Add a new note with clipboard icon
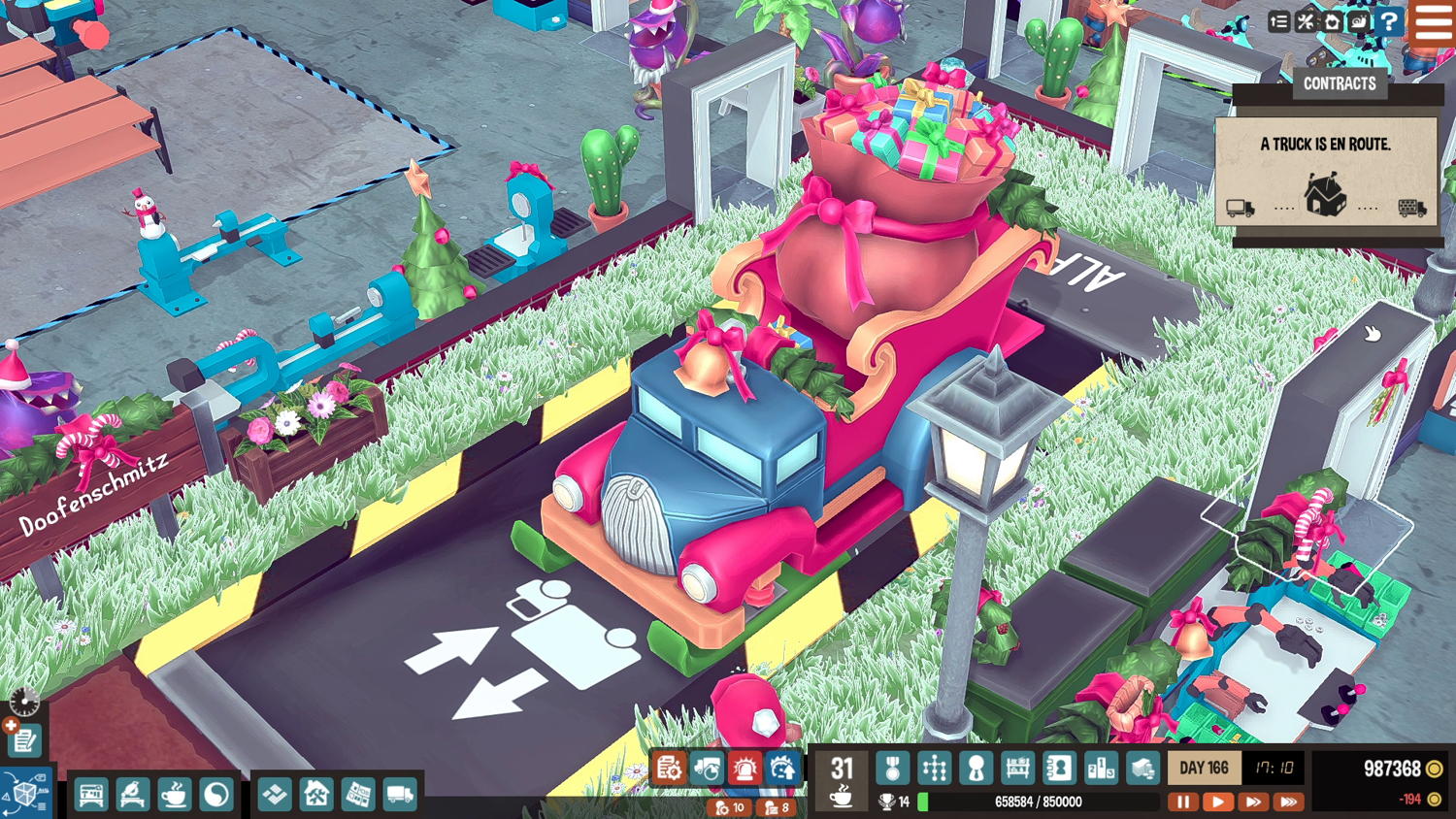Viewport: 1456px width, 819px height. (23, 740)
